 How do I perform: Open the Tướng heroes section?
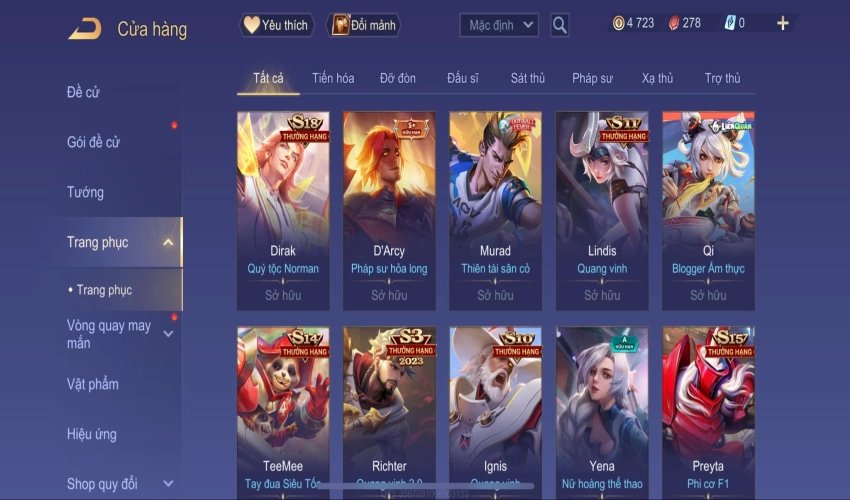coord(86,192)
